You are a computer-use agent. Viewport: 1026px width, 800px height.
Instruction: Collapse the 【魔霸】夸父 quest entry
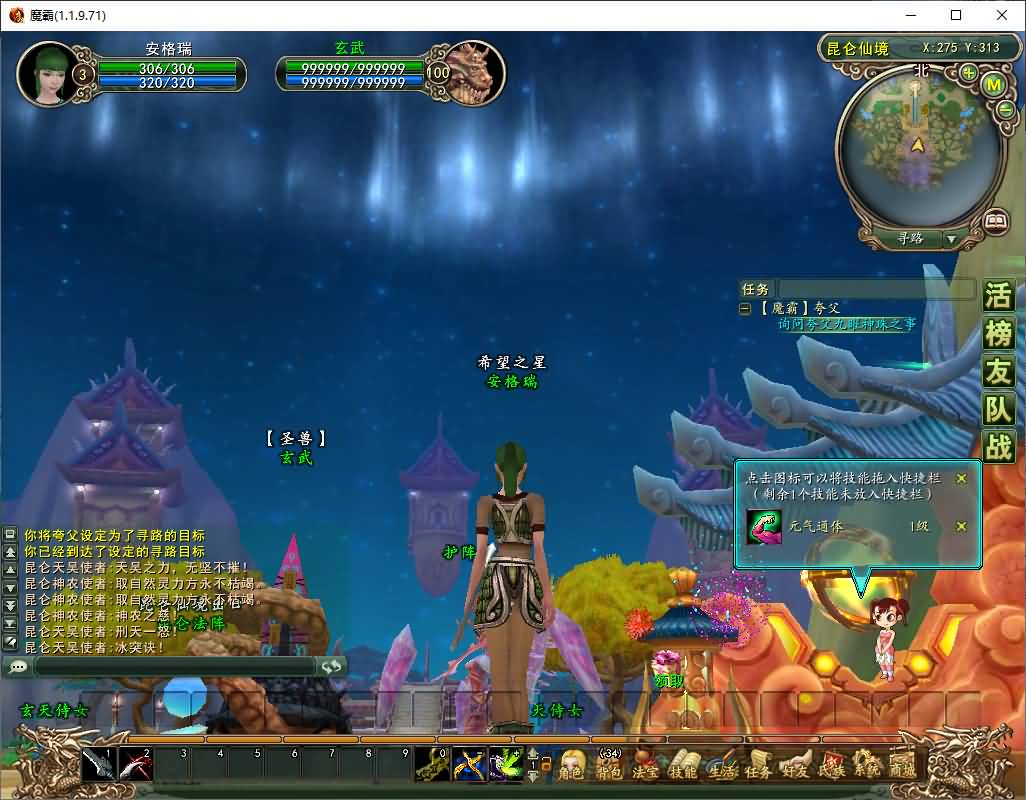[745, 309]
